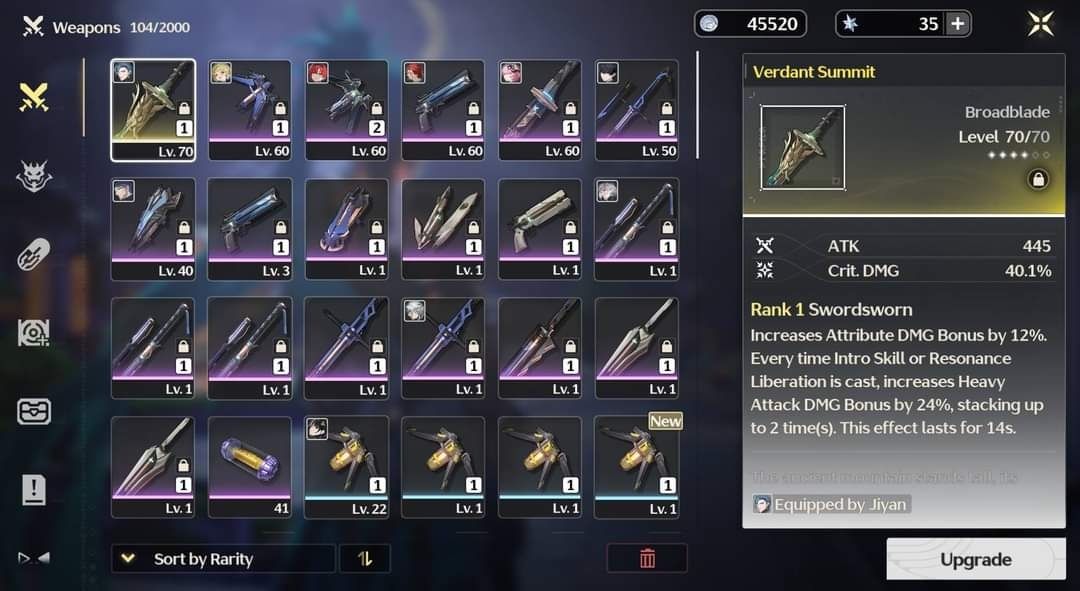Select the Lv. 70 Verdant Summit broadblade slot

(x=153, y=110)
